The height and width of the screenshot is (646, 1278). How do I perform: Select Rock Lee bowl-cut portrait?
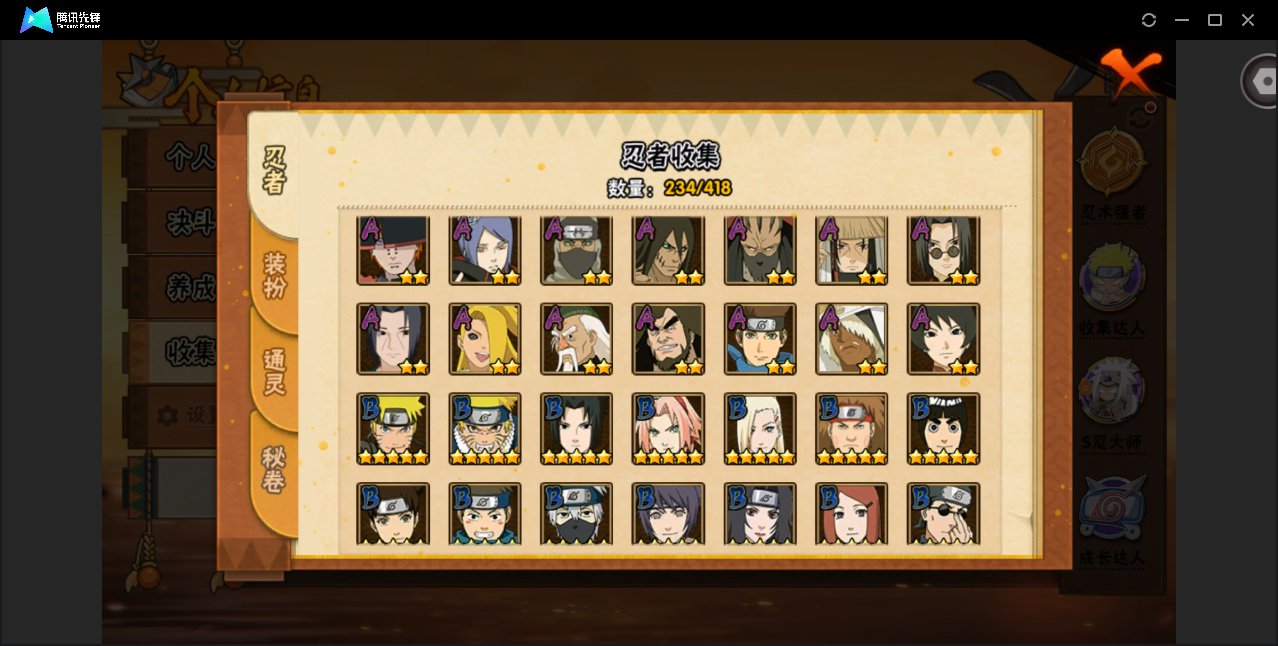point(943,428)
